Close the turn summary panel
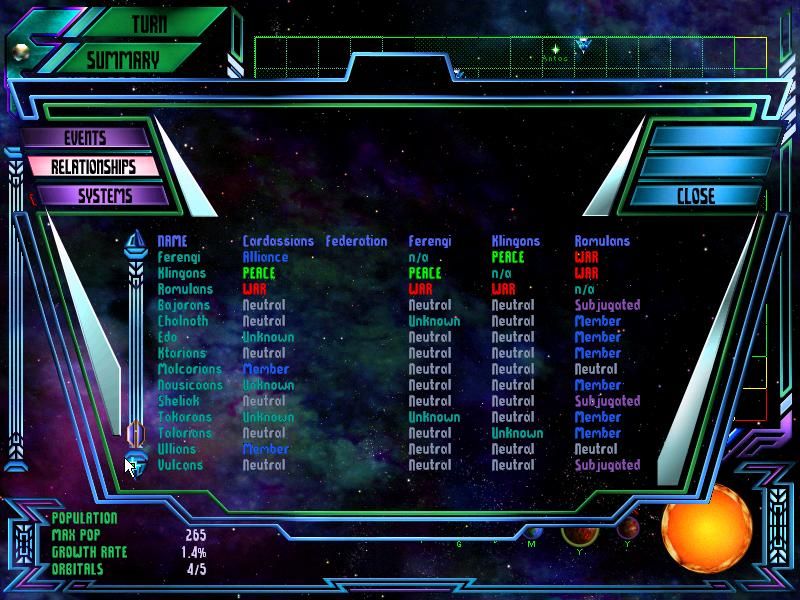This screenshot has height=600, width=800. pyautogui.click(x=695, y=196)
